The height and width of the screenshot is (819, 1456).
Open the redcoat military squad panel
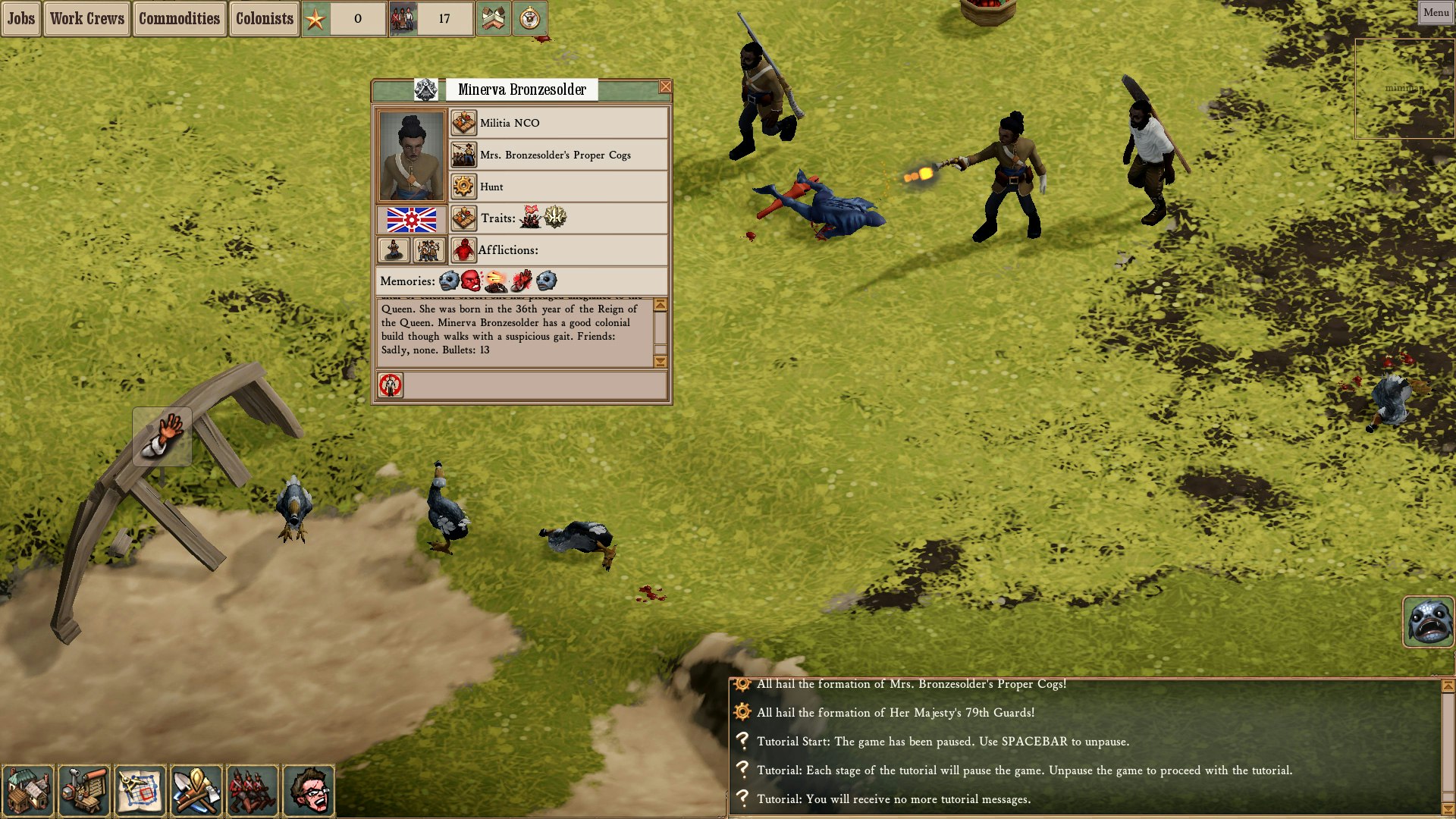click(252, 791)
